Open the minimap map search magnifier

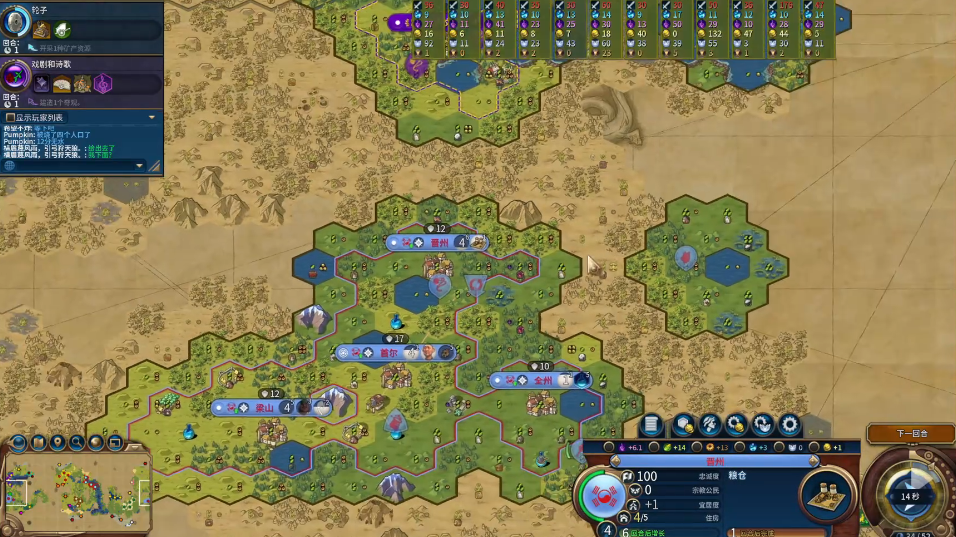click(x=76, y=442)
